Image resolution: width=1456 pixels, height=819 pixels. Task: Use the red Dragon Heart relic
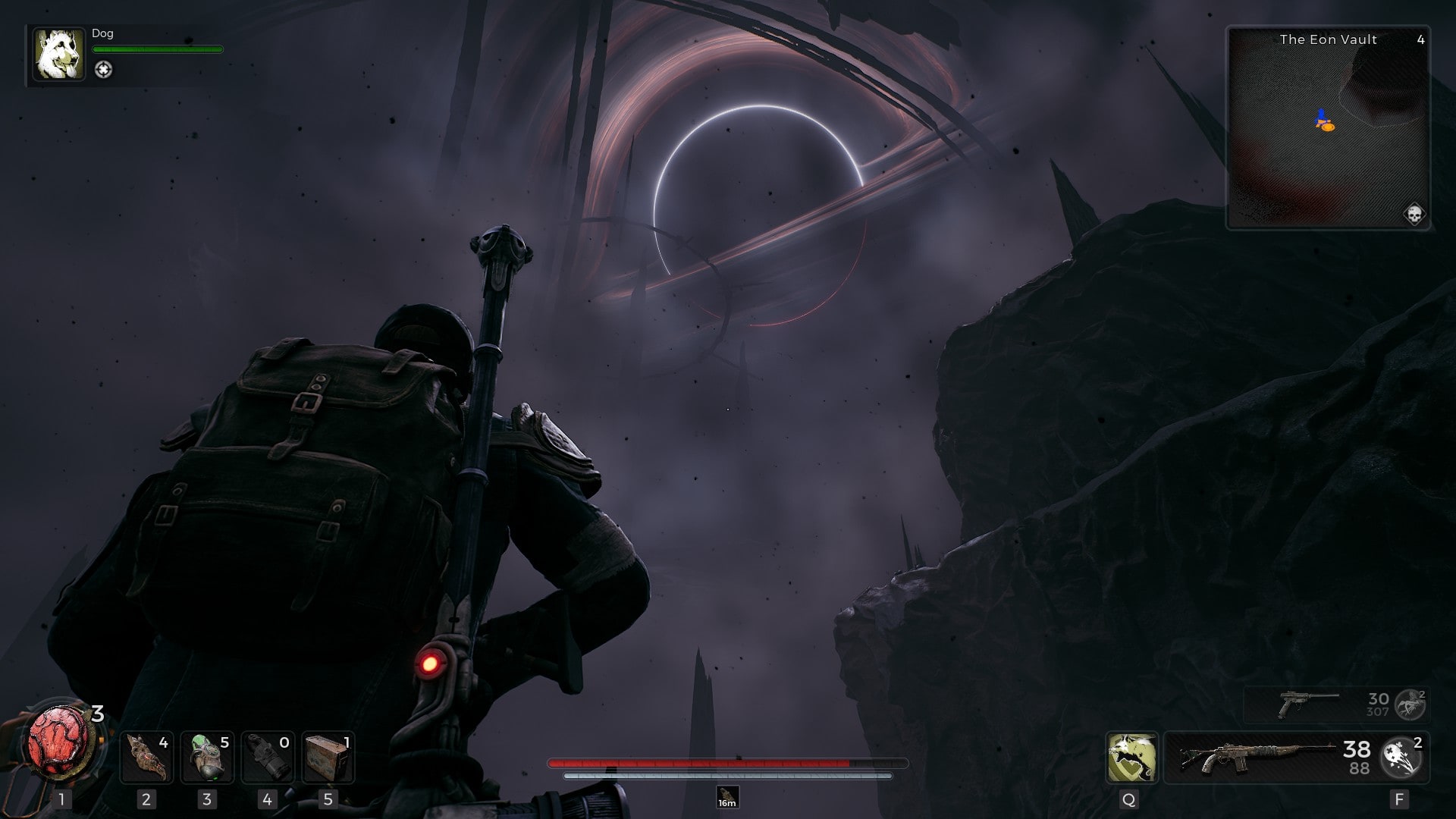click(x=61, y=742)
